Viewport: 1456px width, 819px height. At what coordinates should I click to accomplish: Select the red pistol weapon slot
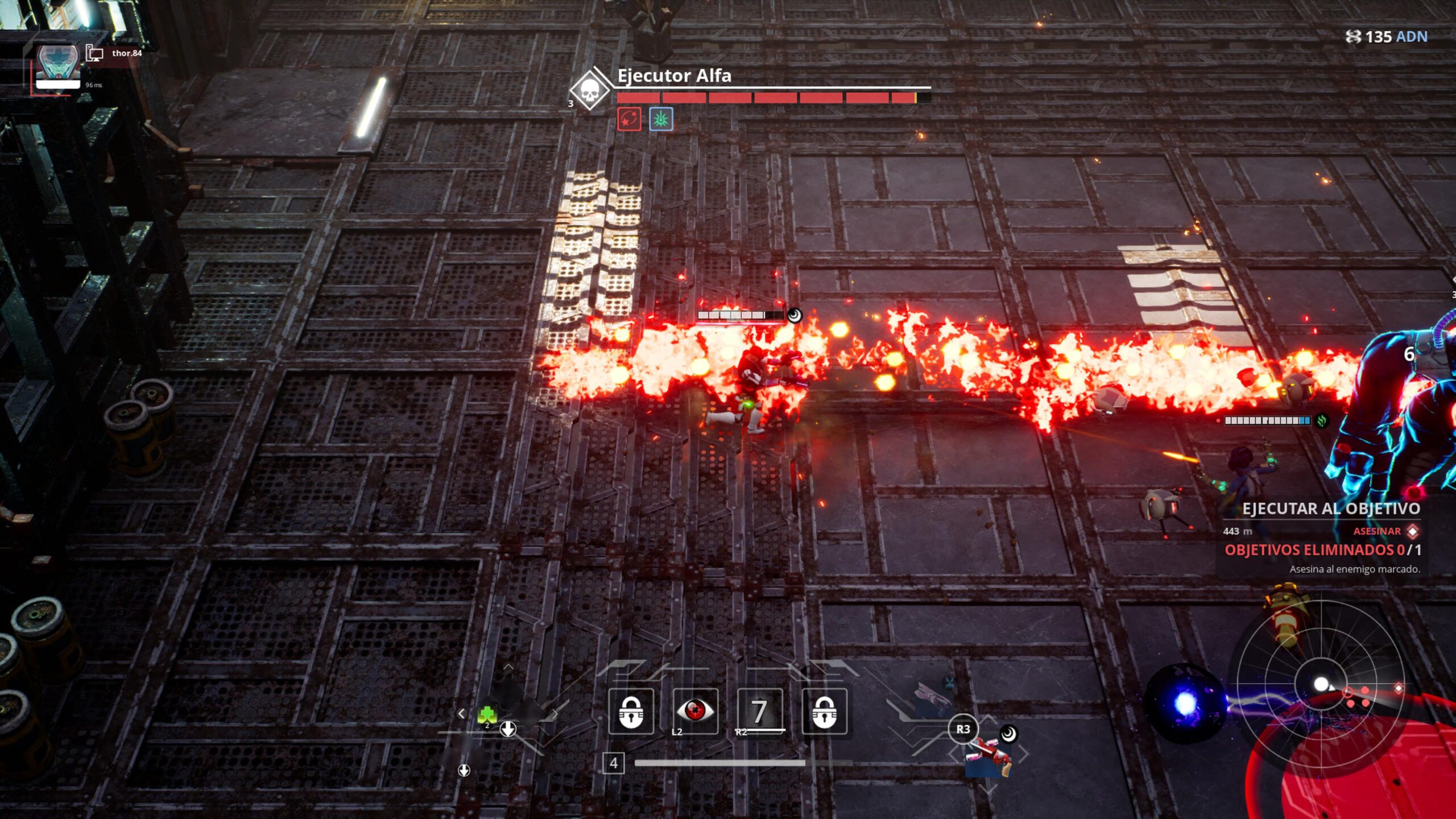tap(988, 754)
